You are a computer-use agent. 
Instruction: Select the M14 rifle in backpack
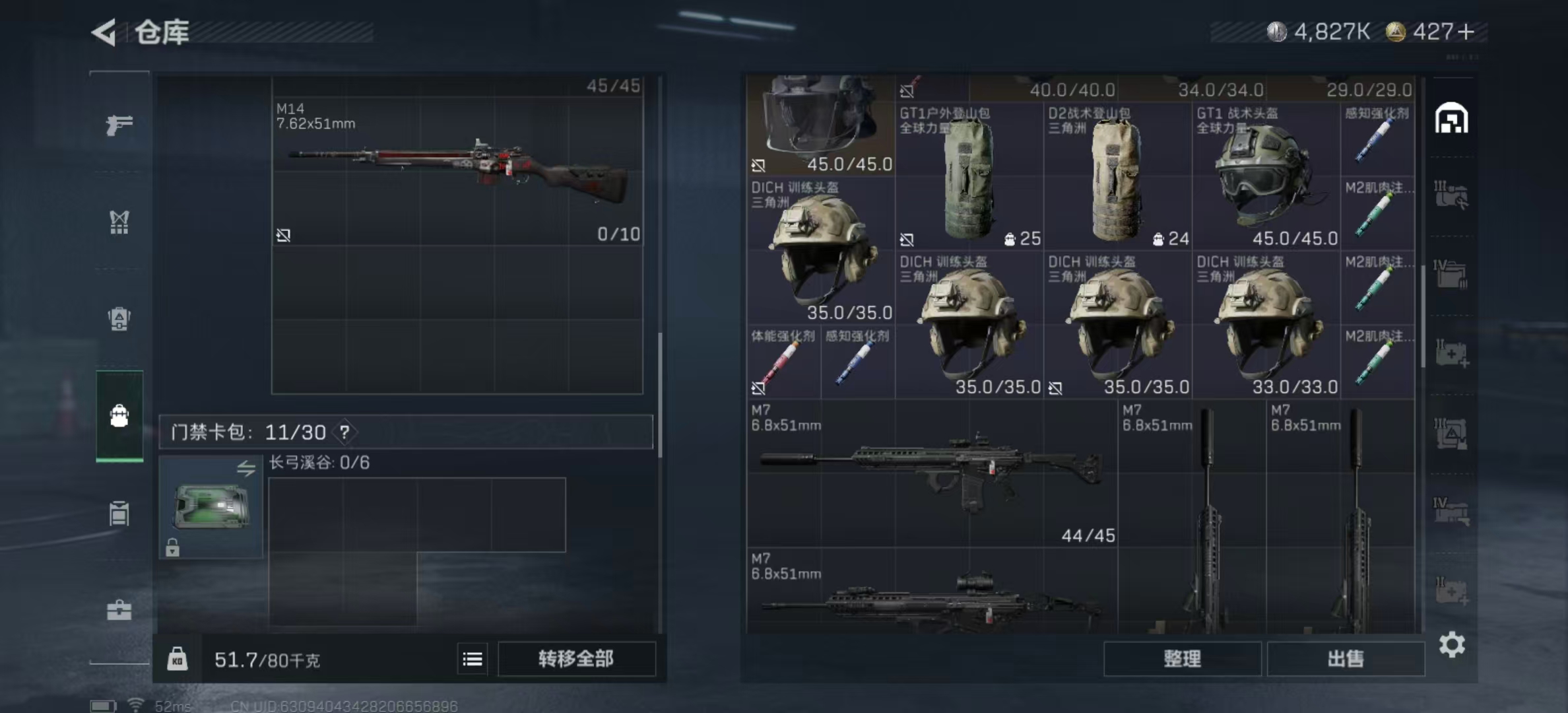457,170
